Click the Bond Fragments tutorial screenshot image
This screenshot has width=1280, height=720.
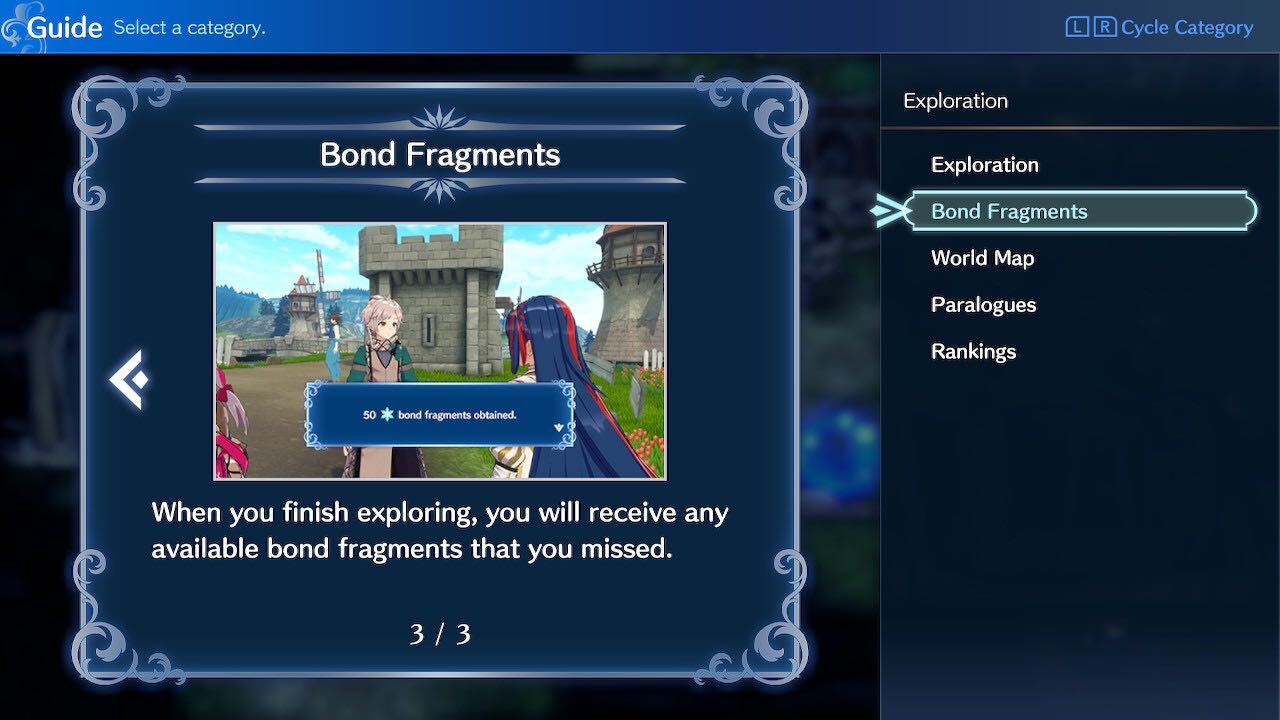click(x=440, y=350)
